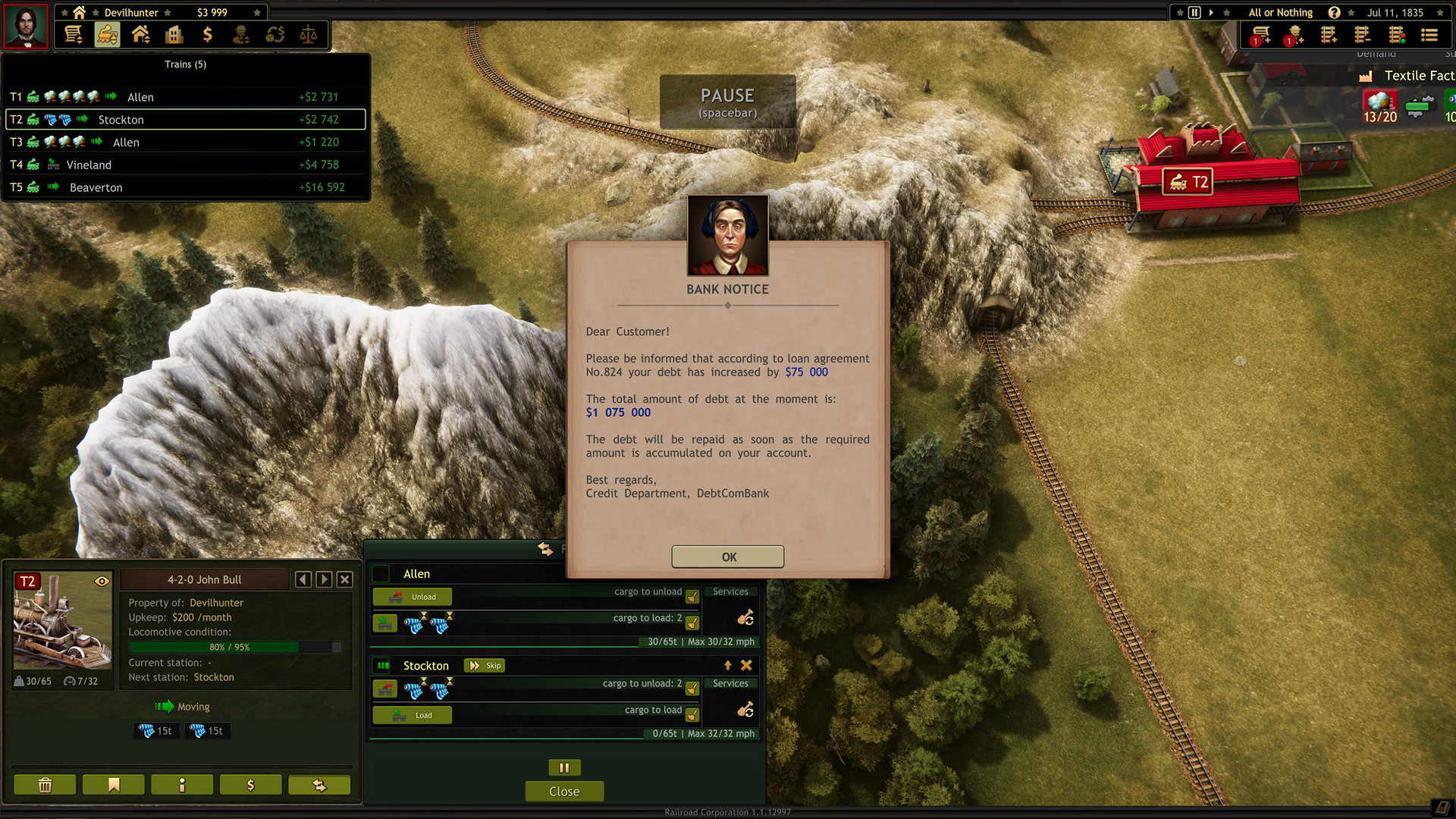Open the city buildings panel icon
Screen dimensions: 1456x819
[x=174, y=34]
